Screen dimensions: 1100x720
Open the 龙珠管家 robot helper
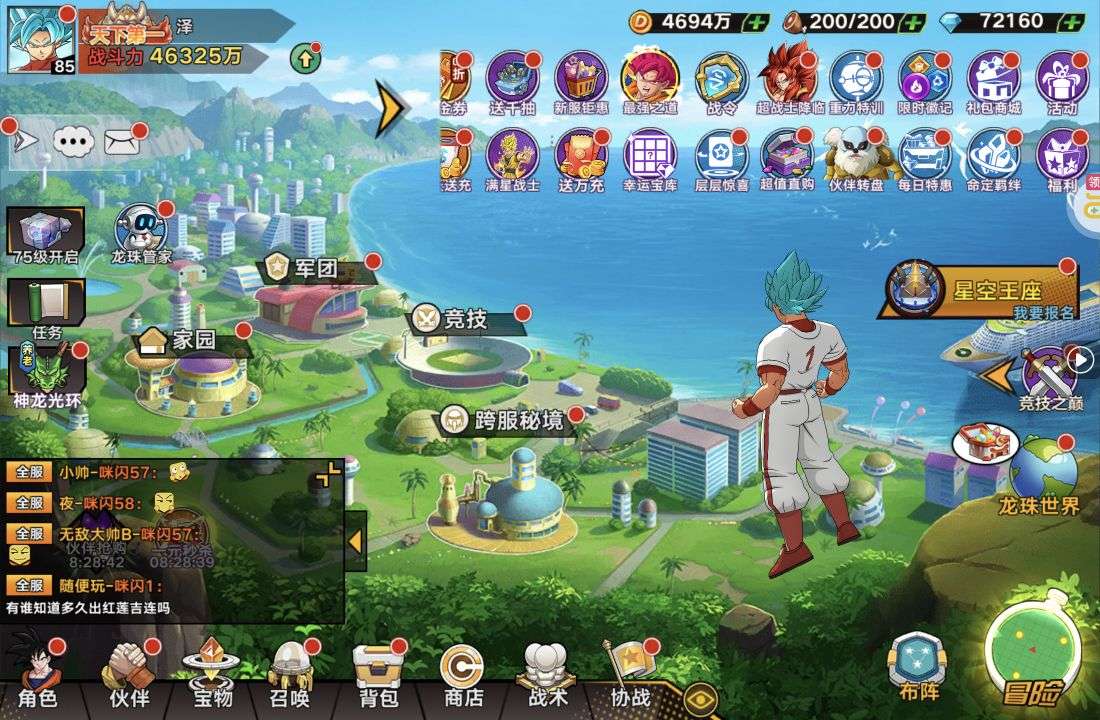pyautogui.click(x=141, y=233)
